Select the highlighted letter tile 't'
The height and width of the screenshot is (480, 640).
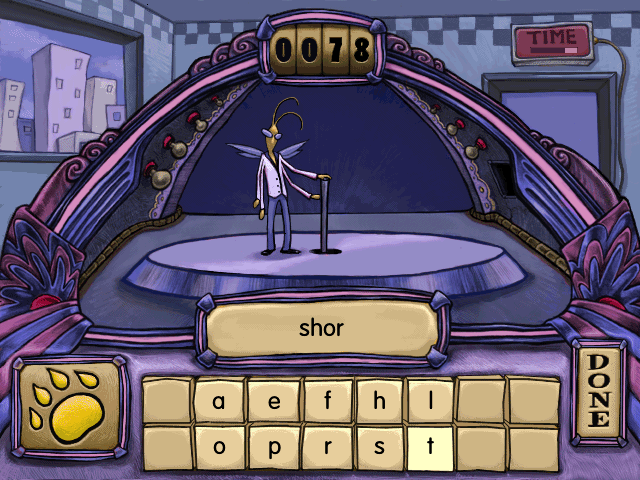click(x=431, y=447)
